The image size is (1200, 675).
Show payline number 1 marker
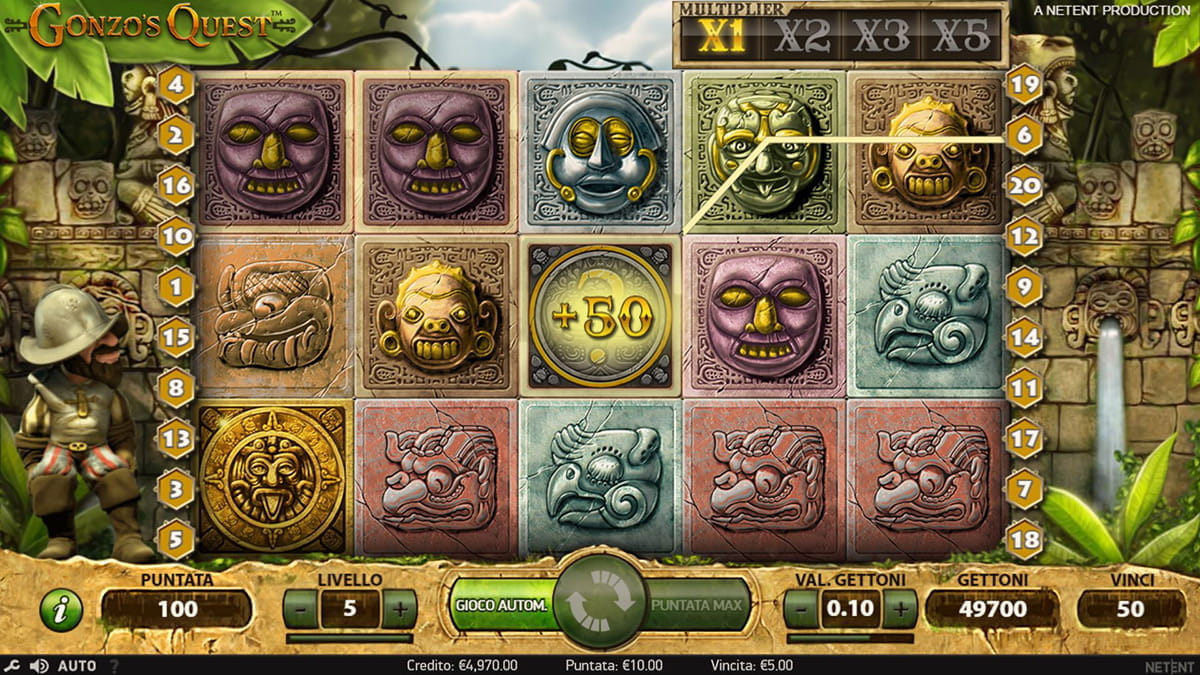click(176, 288)
